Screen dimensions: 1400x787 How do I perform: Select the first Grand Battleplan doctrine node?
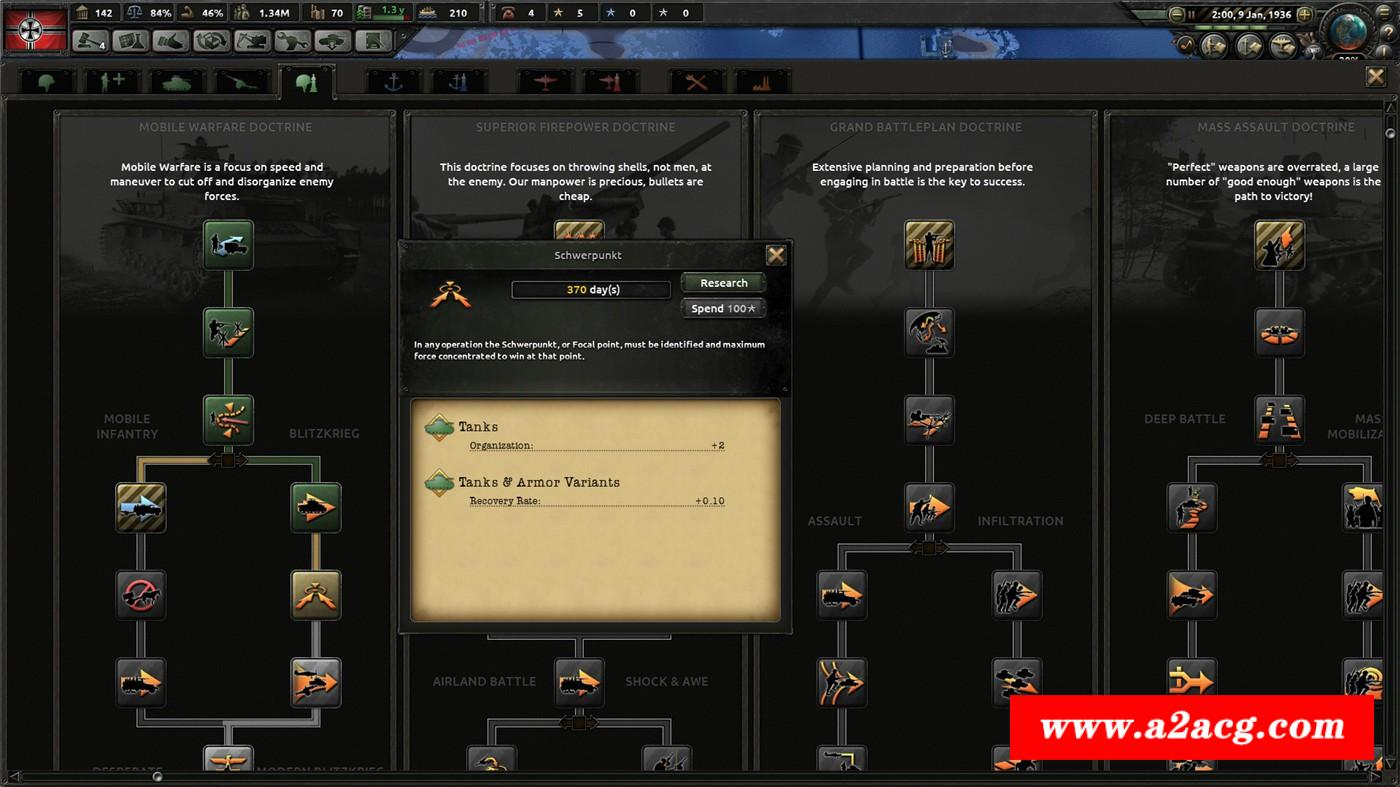(x=929, y=245)
